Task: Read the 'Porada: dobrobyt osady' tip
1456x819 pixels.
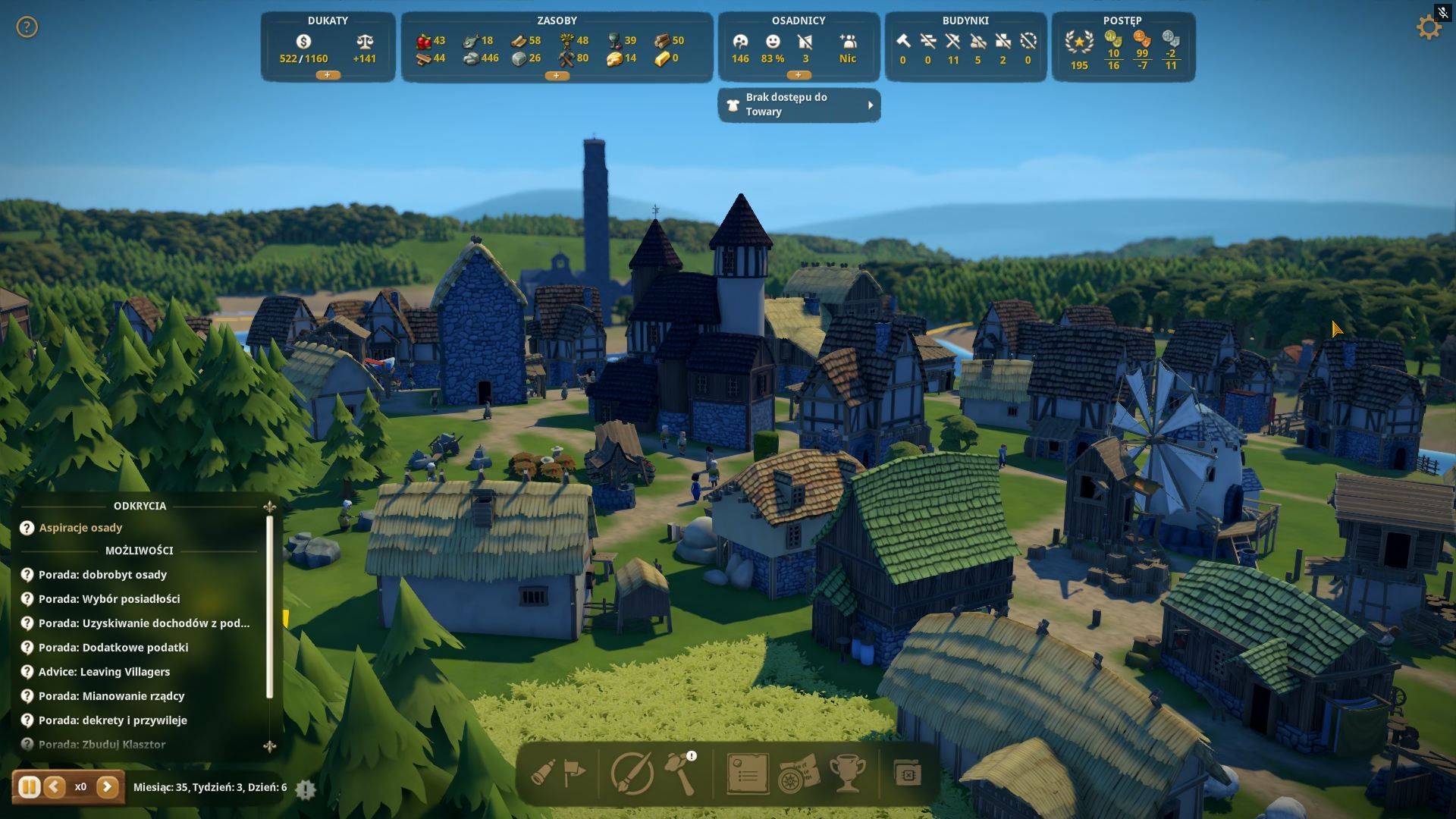Action: (102, 575)
